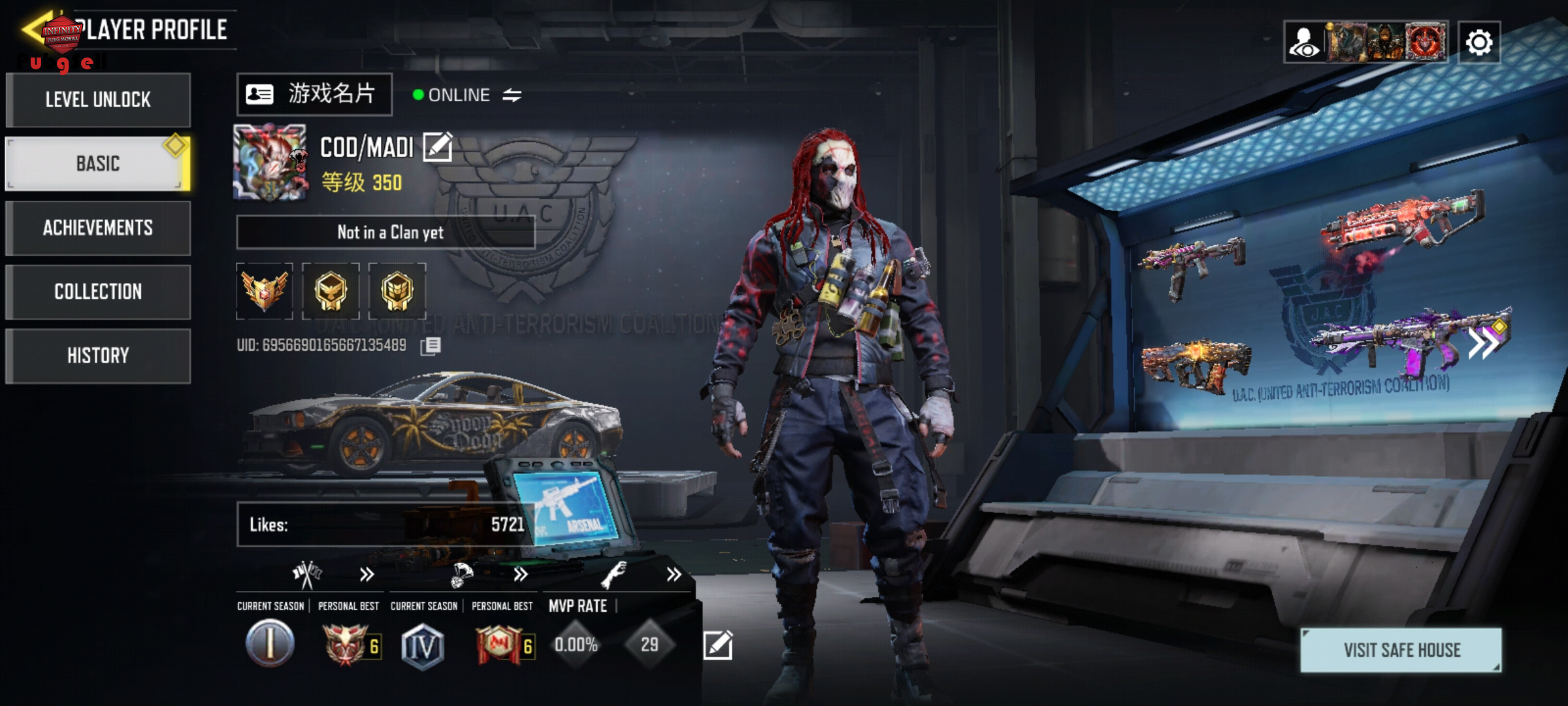The image size is (1568, 706).
Task: Edit the stats display with pencil icon
Action: tap(717, 645)
